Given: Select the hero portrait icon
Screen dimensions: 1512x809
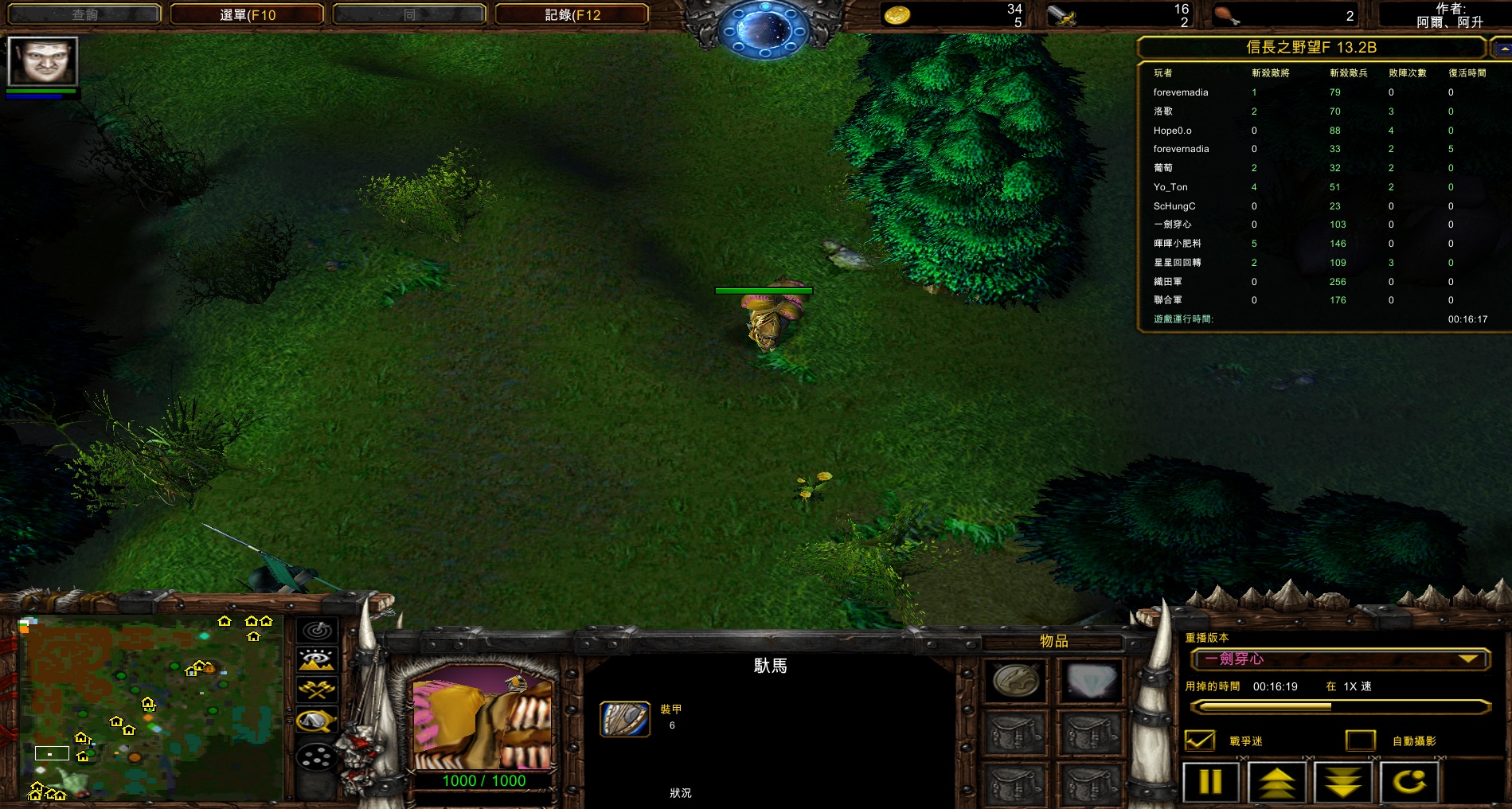Looking at the screenshot, I should pyautogui.click(x=42, y=61).
